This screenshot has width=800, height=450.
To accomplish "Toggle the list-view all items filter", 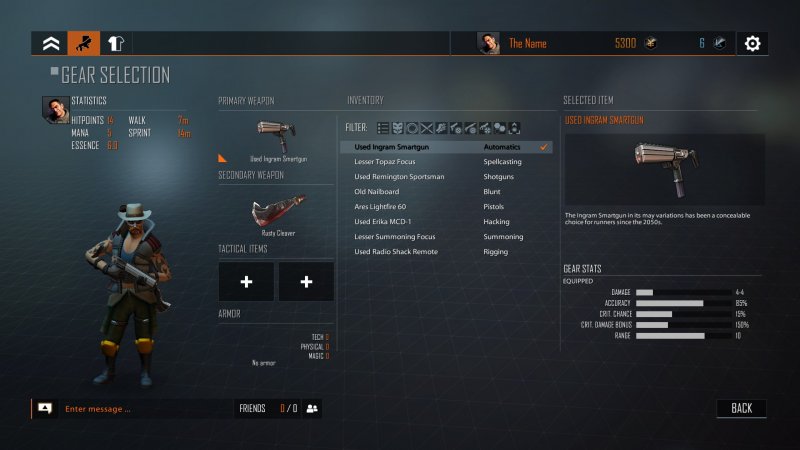I will coord(383,127).
